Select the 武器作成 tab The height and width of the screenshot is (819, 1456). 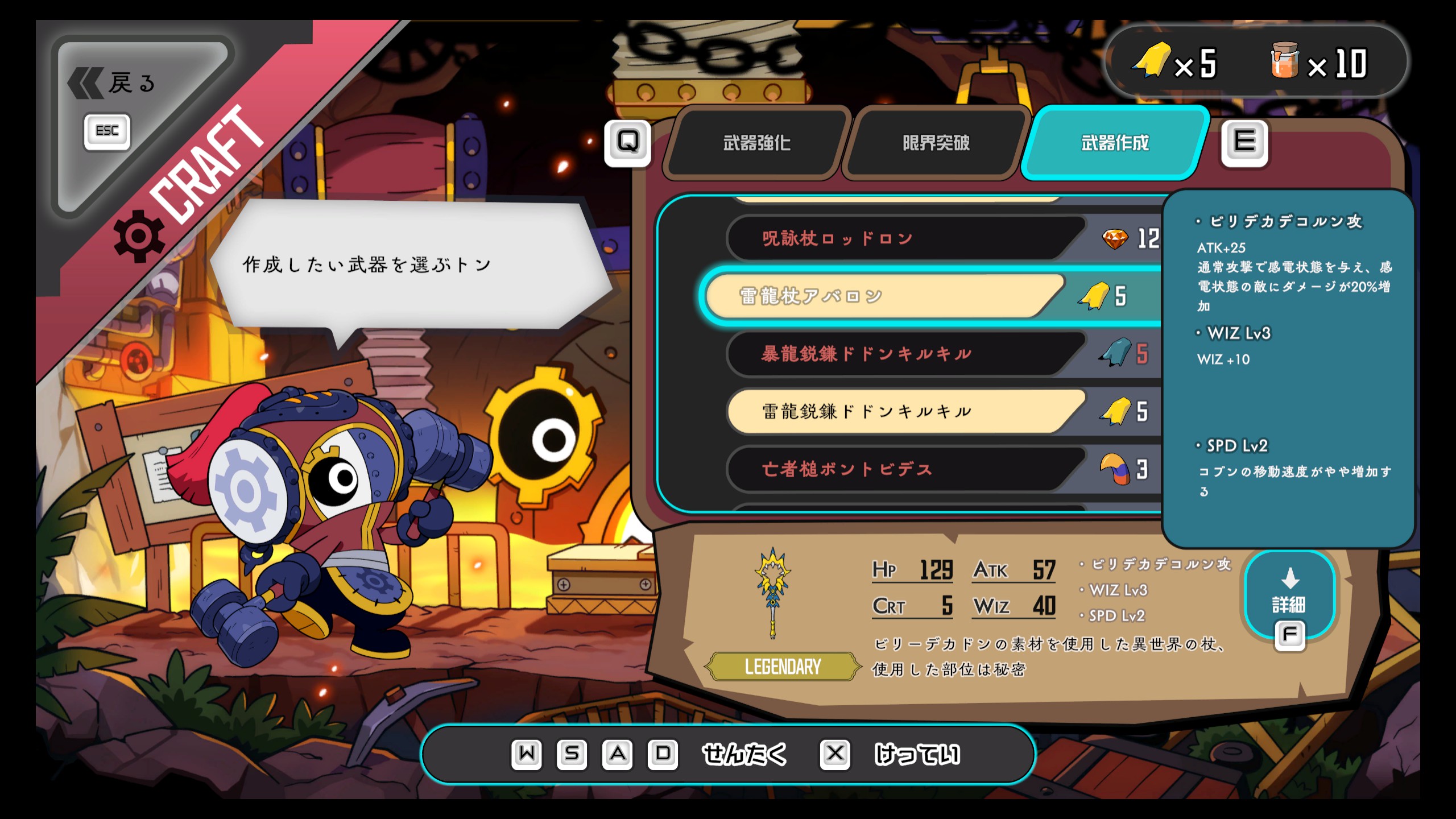1114,143
